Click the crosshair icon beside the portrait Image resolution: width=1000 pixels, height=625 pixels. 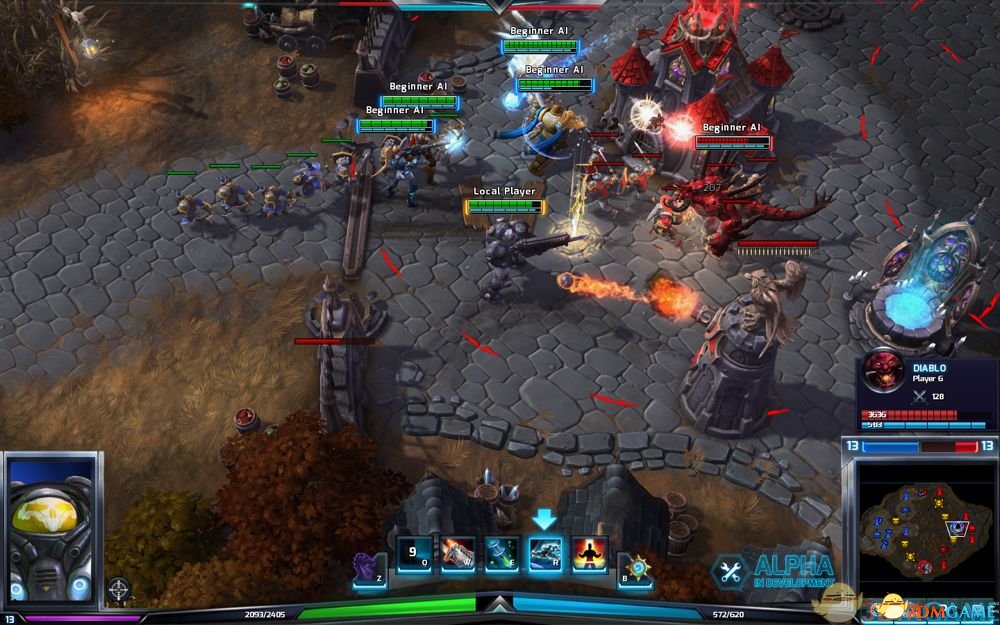click(119, 588)
